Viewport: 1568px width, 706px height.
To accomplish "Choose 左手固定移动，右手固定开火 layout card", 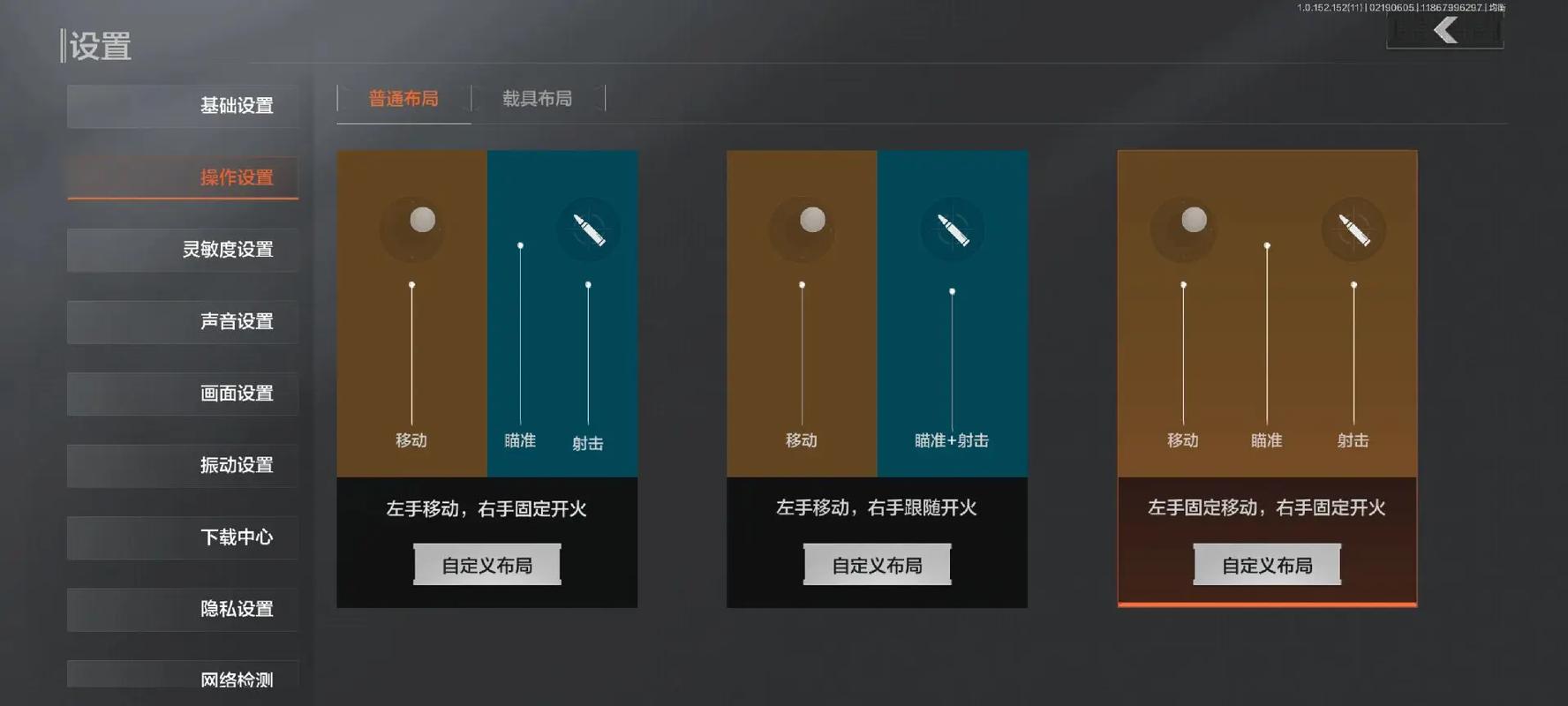I will pos(1267,314).
